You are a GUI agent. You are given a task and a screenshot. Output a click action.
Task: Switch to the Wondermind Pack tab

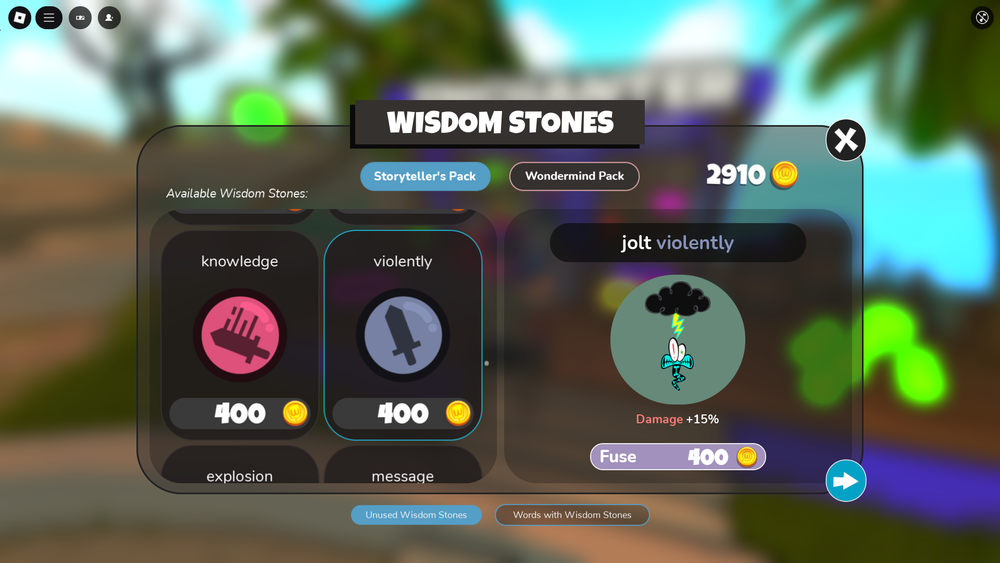pos(574,176)
